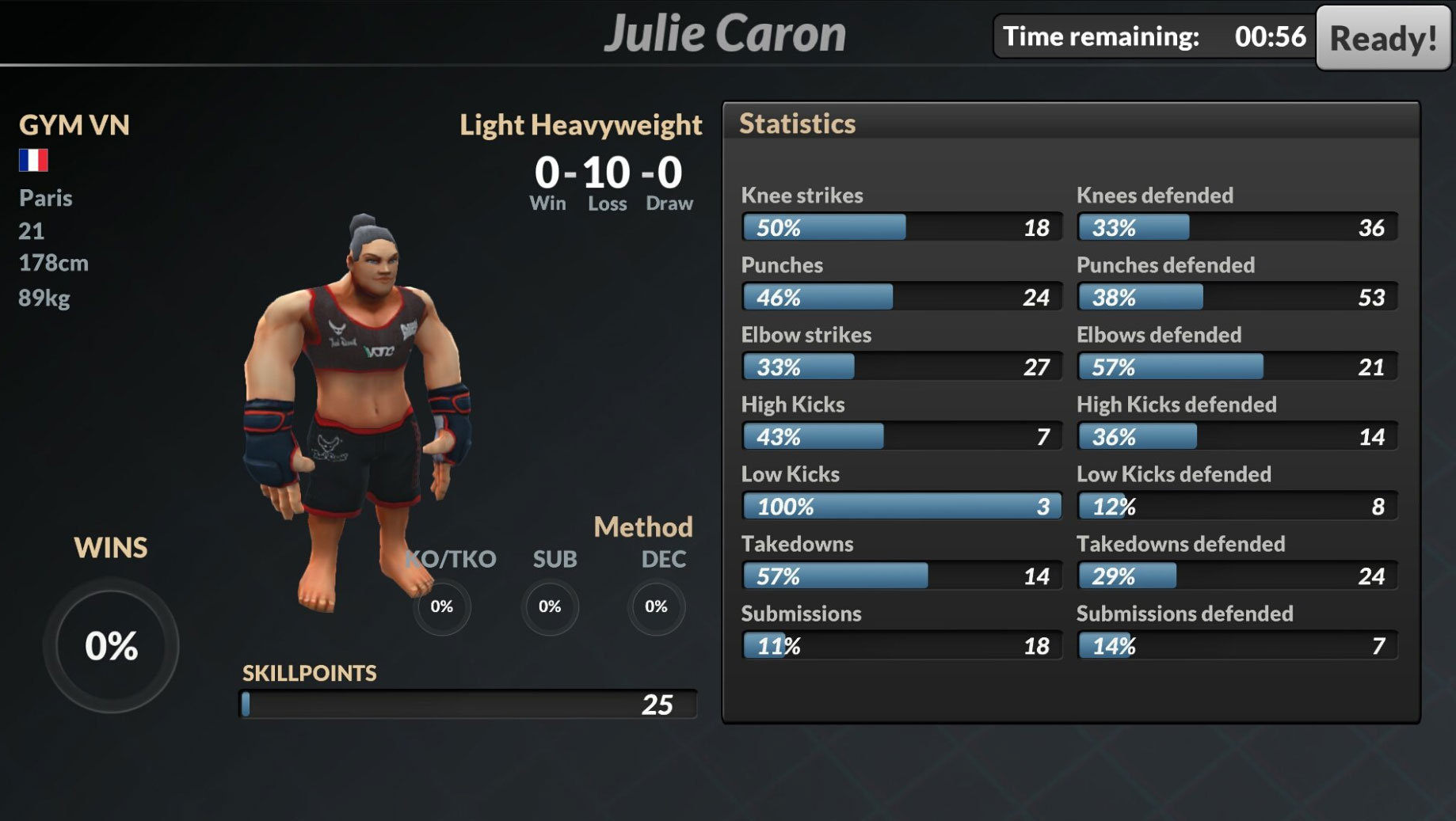This screenshot has height=821, width=1456.
Task: Select the SUB method indicator
Action: (x=550, y=606)
